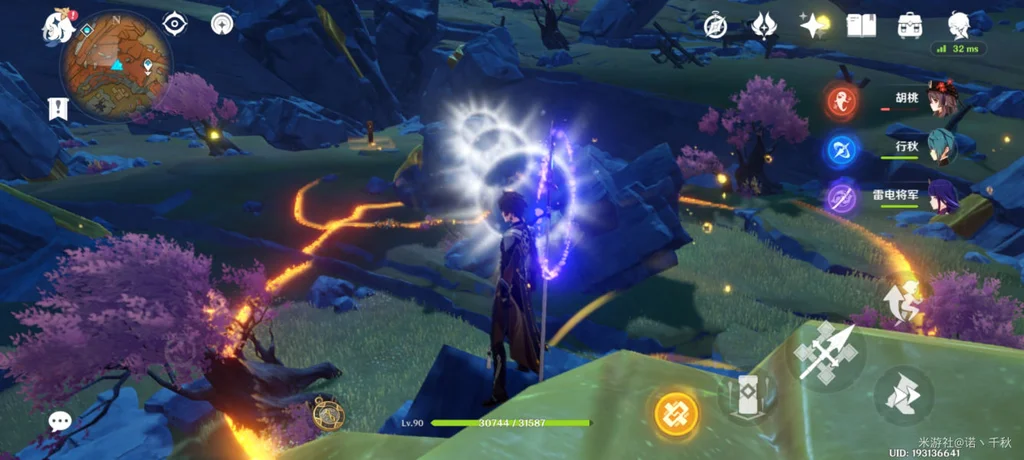Open the crossed-out compass icon
This screenshot has height=460, width=1024.
point(715,26)
